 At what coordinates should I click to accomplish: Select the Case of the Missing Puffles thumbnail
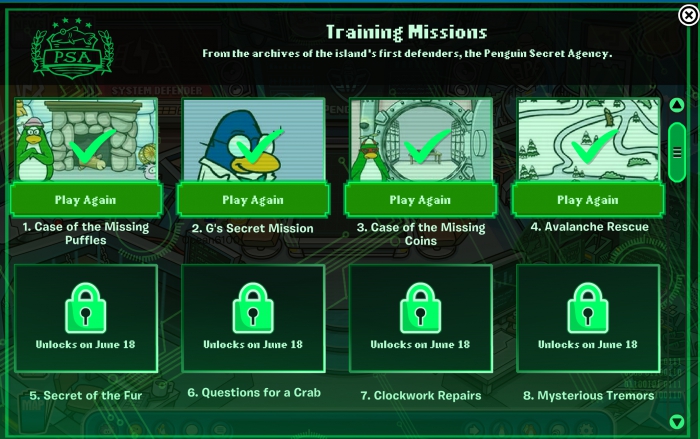(85, 140)
